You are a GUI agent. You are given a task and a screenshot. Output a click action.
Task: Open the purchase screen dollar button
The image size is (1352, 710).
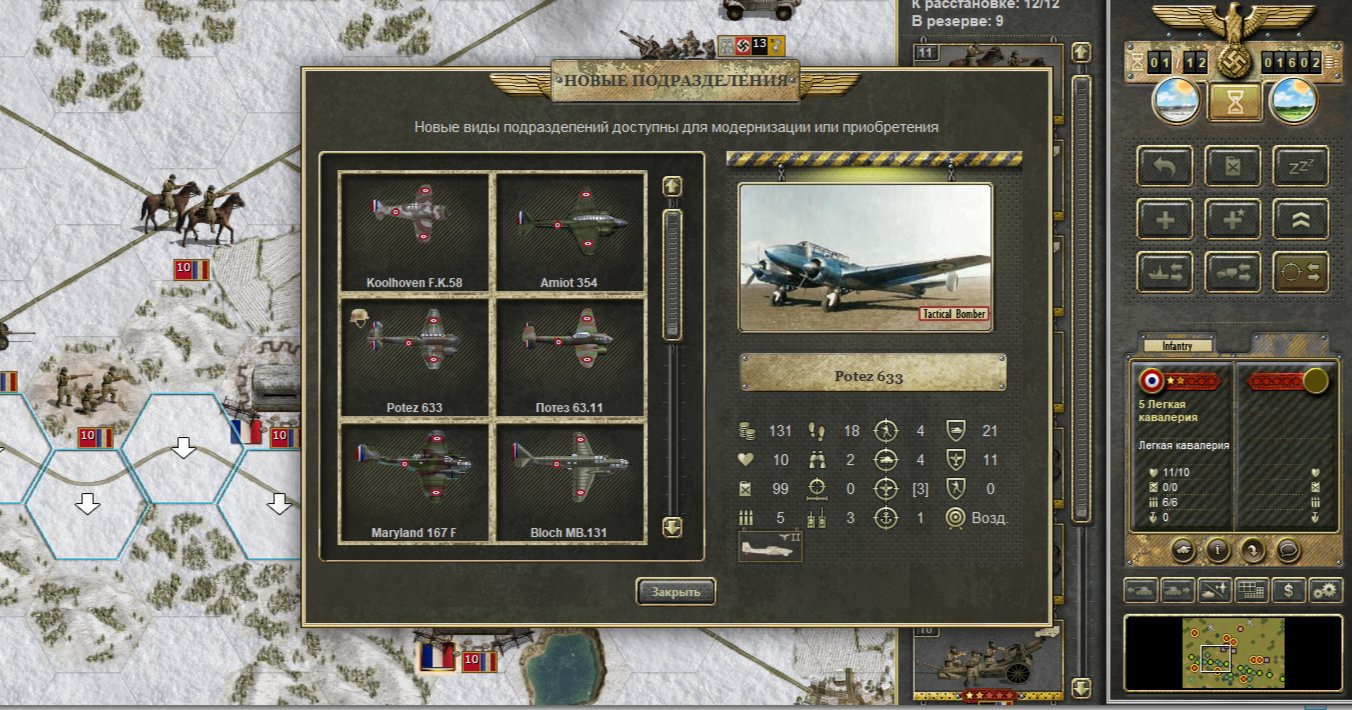pyautogui.click(x=1289, y=590)
